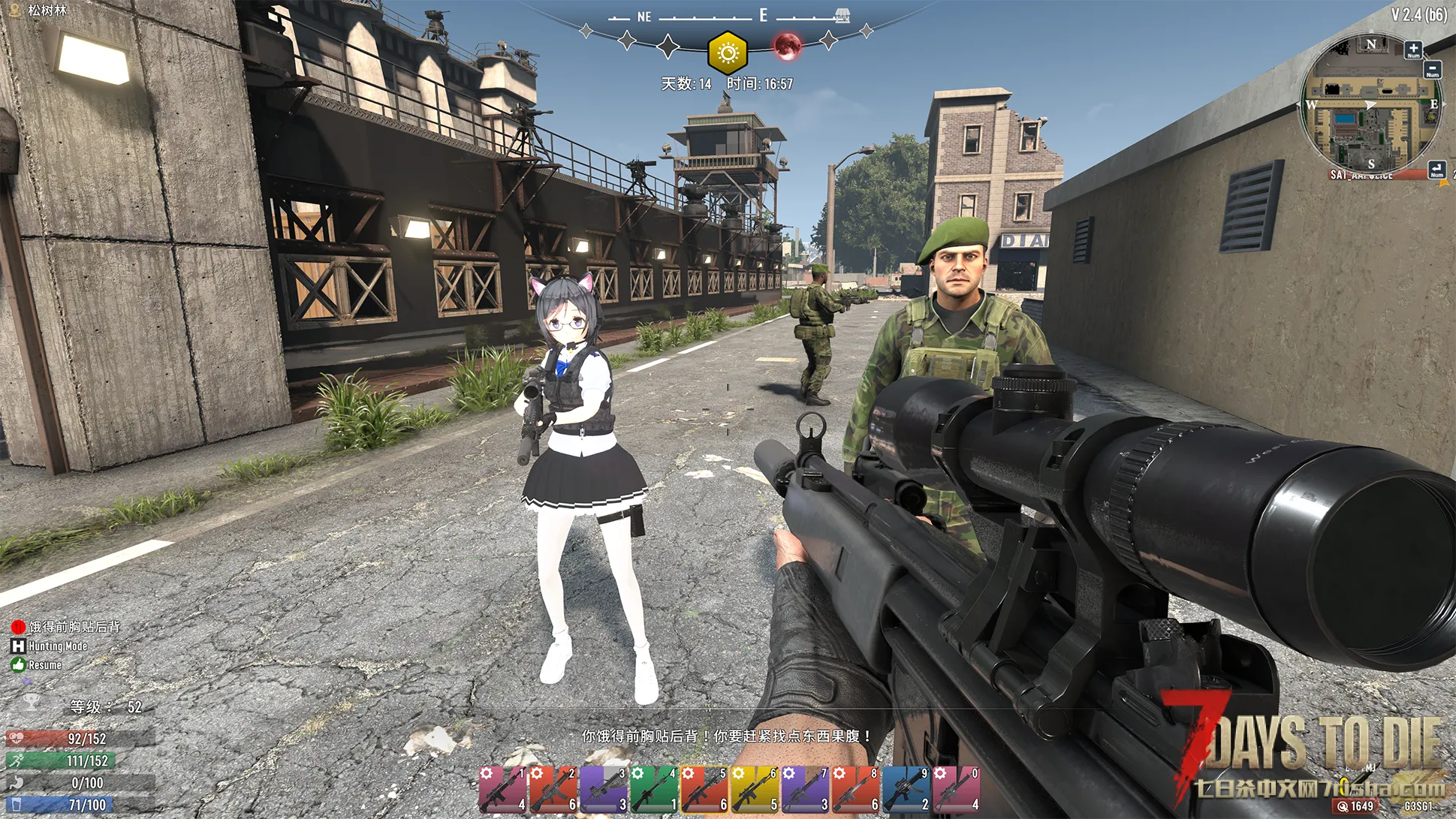Equip the green rifle in slot 4
Screen dimensions: 1456x819
pos(654,790)
